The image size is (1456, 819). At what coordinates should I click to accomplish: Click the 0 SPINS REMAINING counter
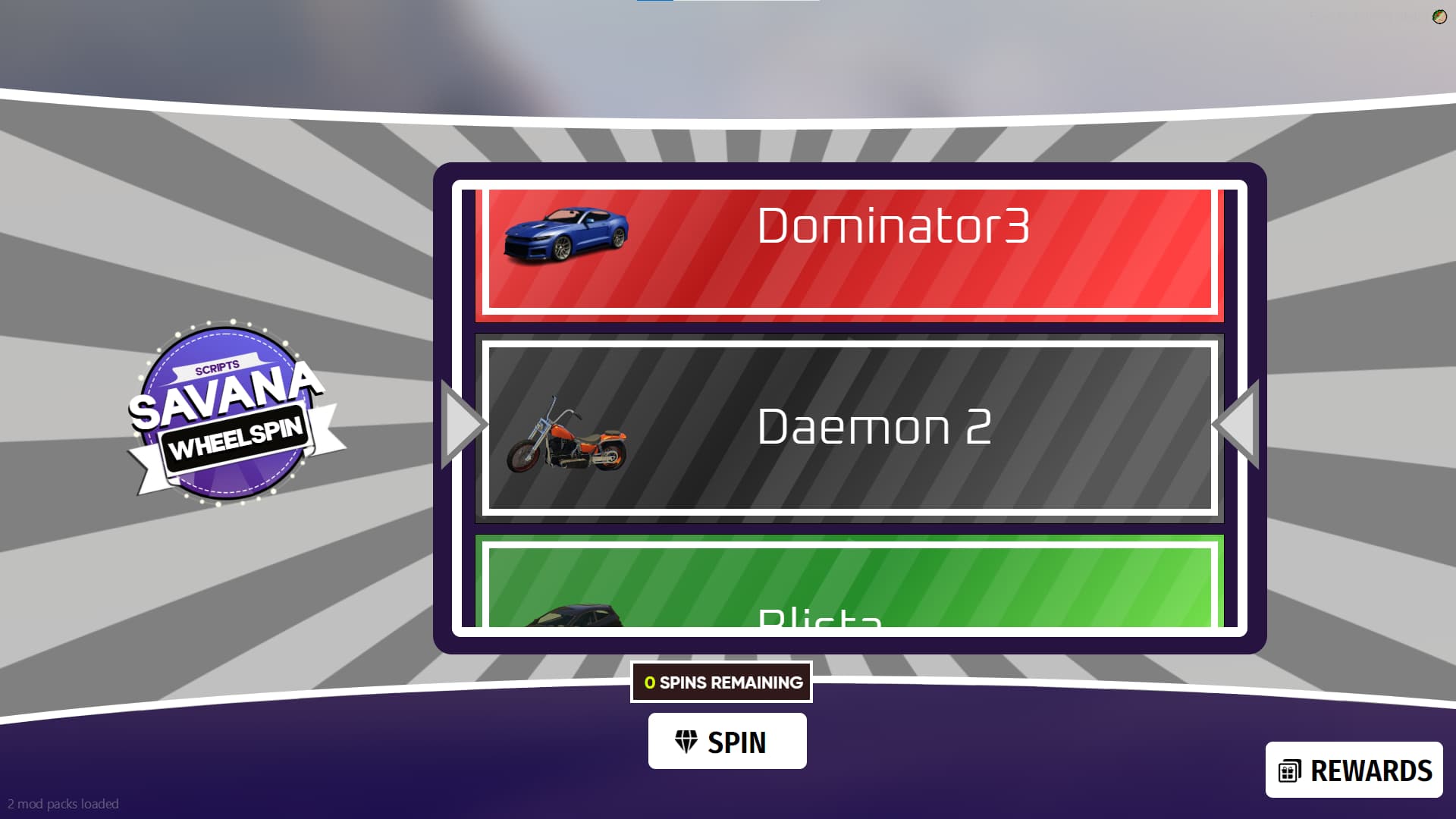(721, 682)
